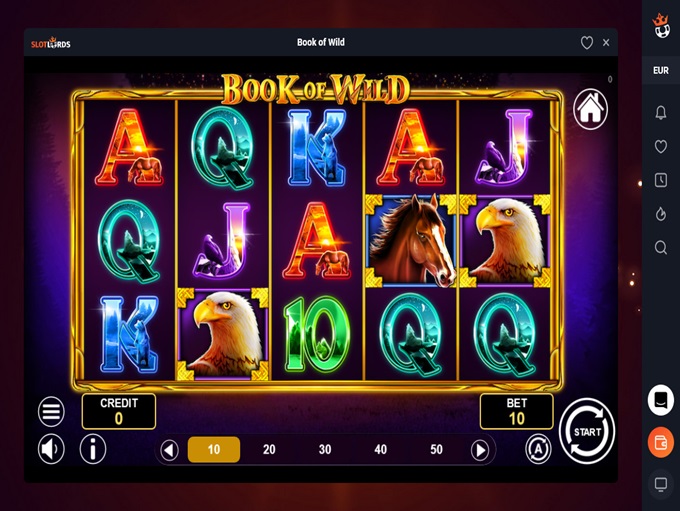Add Book of Wild to favorites
The width and height of the screenshot is (680, 511).
[587, 43]
